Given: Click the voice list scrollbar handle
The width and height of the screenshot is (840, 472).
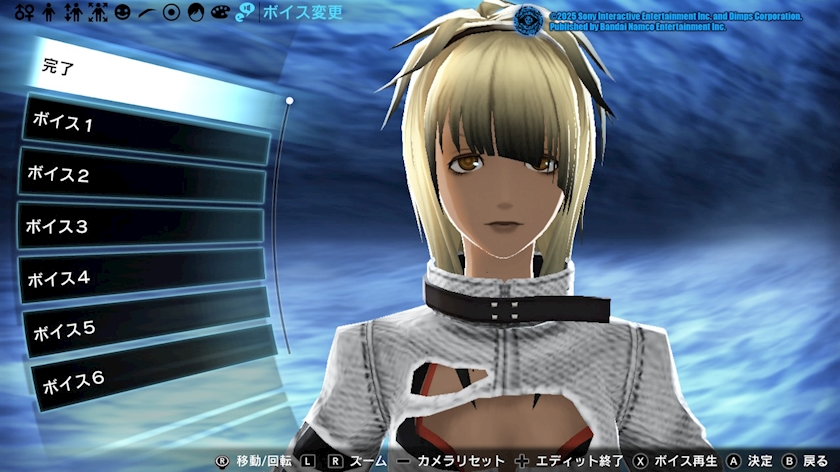Looking at the screenshot, I should (289, 100).
